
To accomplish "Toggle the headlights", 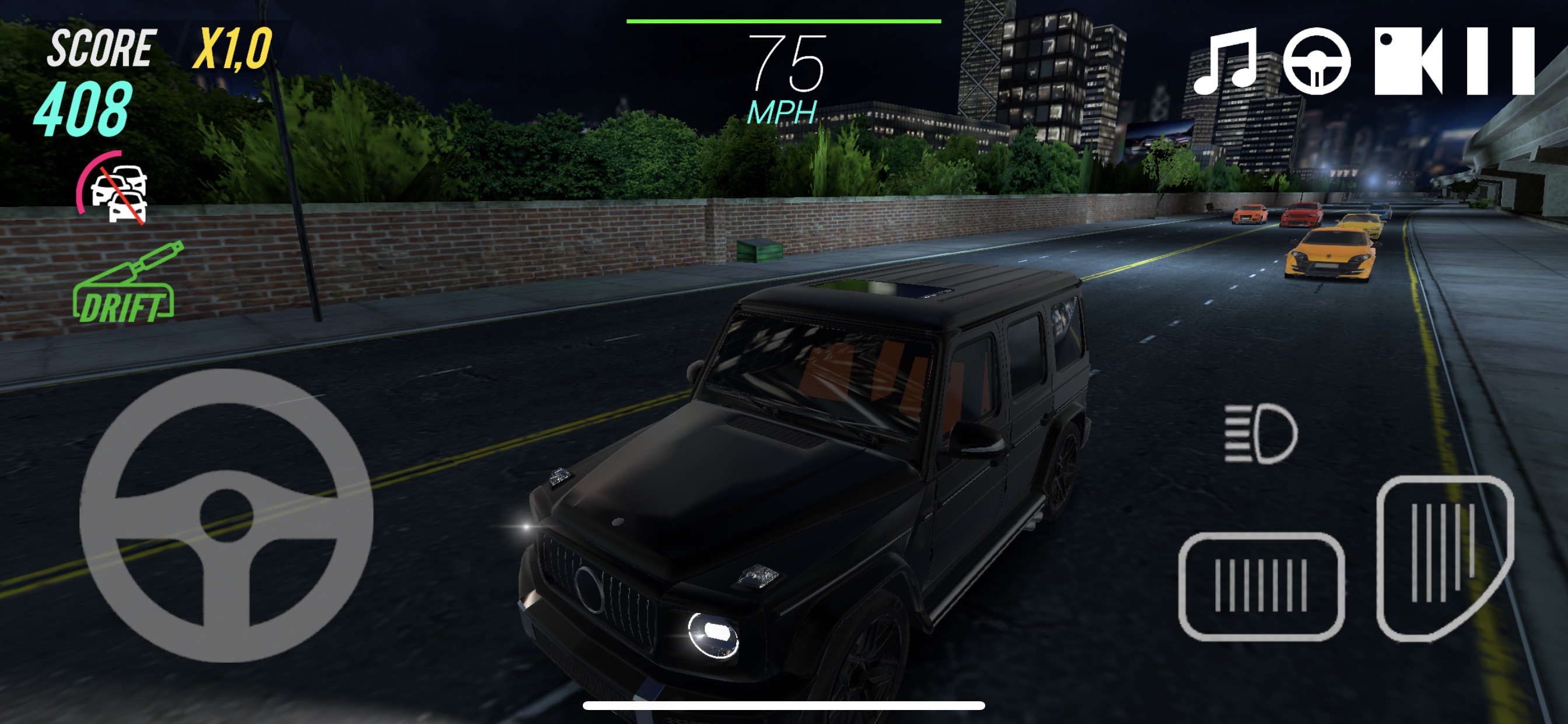I will pyautogui.click(x=1260, y=433).
